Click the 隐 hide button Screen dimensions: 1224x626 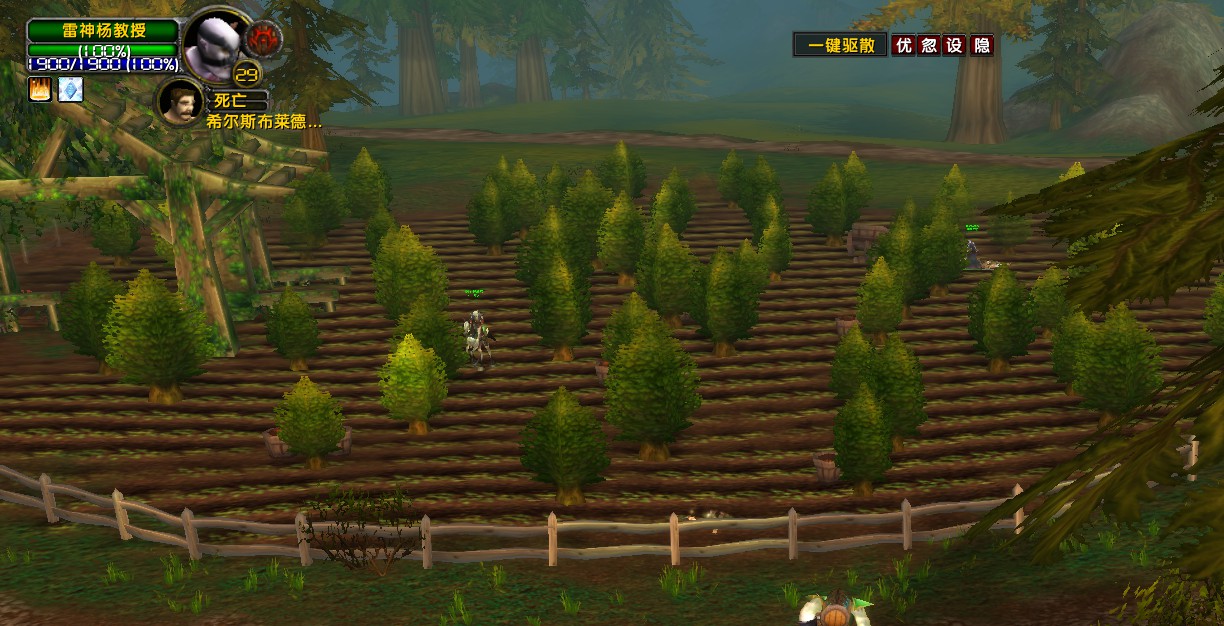(x=982, y=45)
